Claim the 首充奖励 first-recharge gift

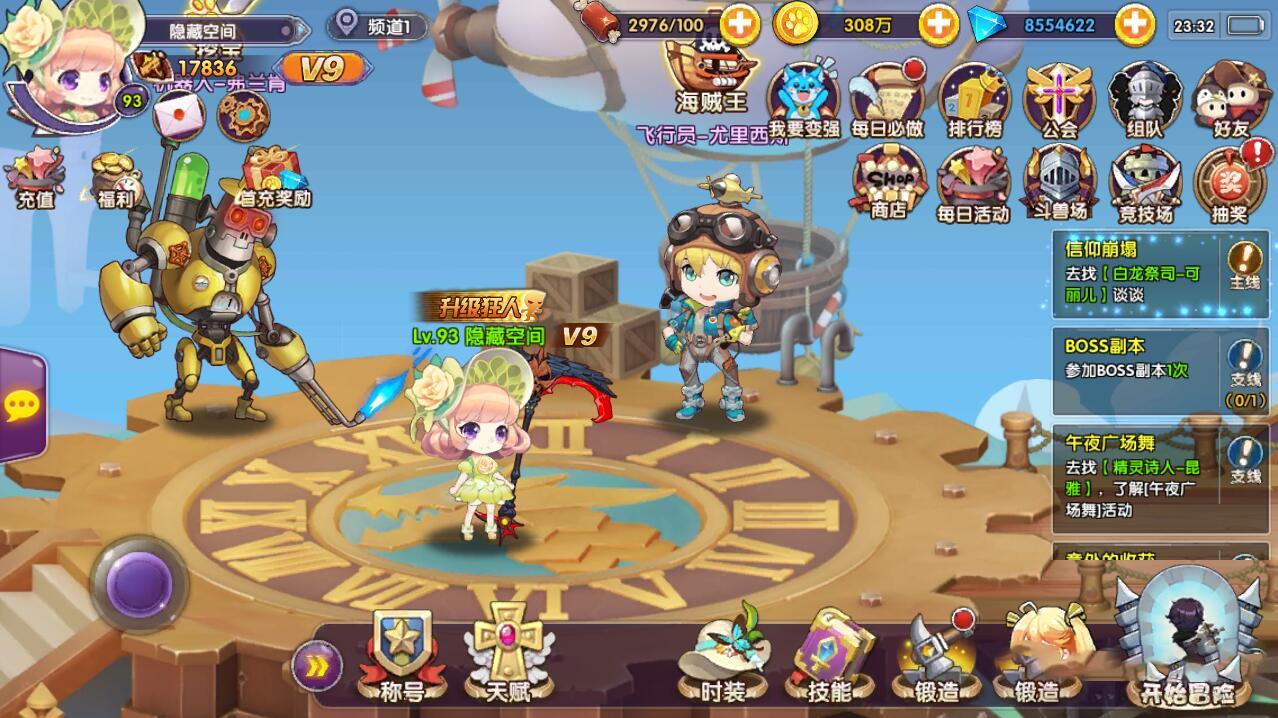[x=272, y=178]
